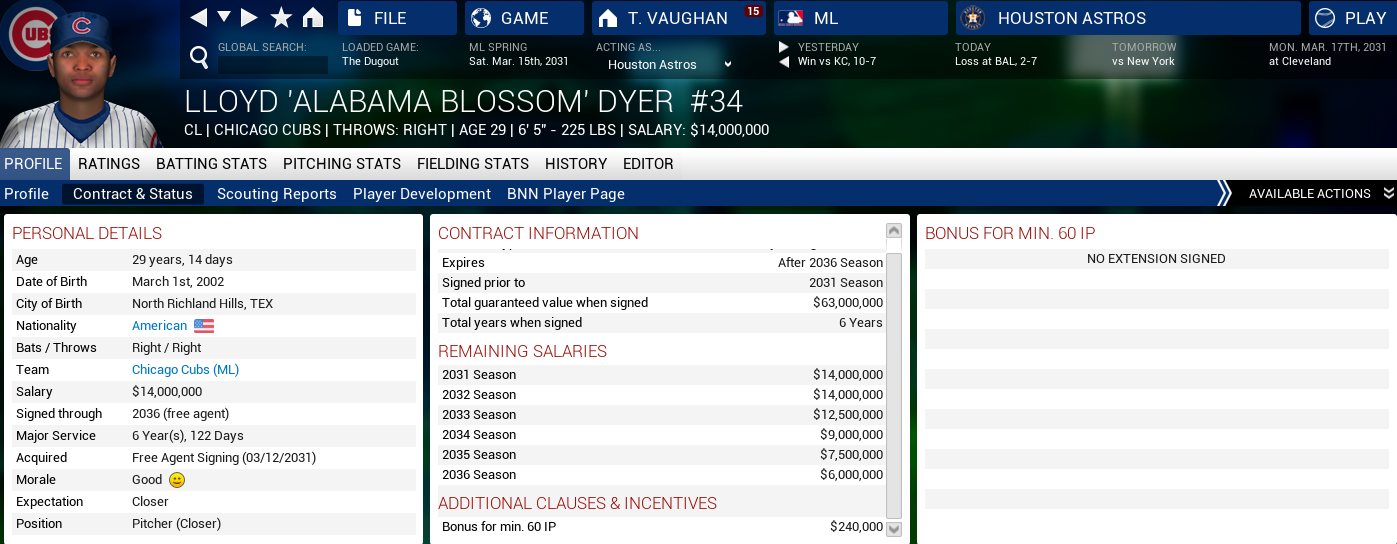Switch to the BATTING STATS tab

(x=211, y=164)
